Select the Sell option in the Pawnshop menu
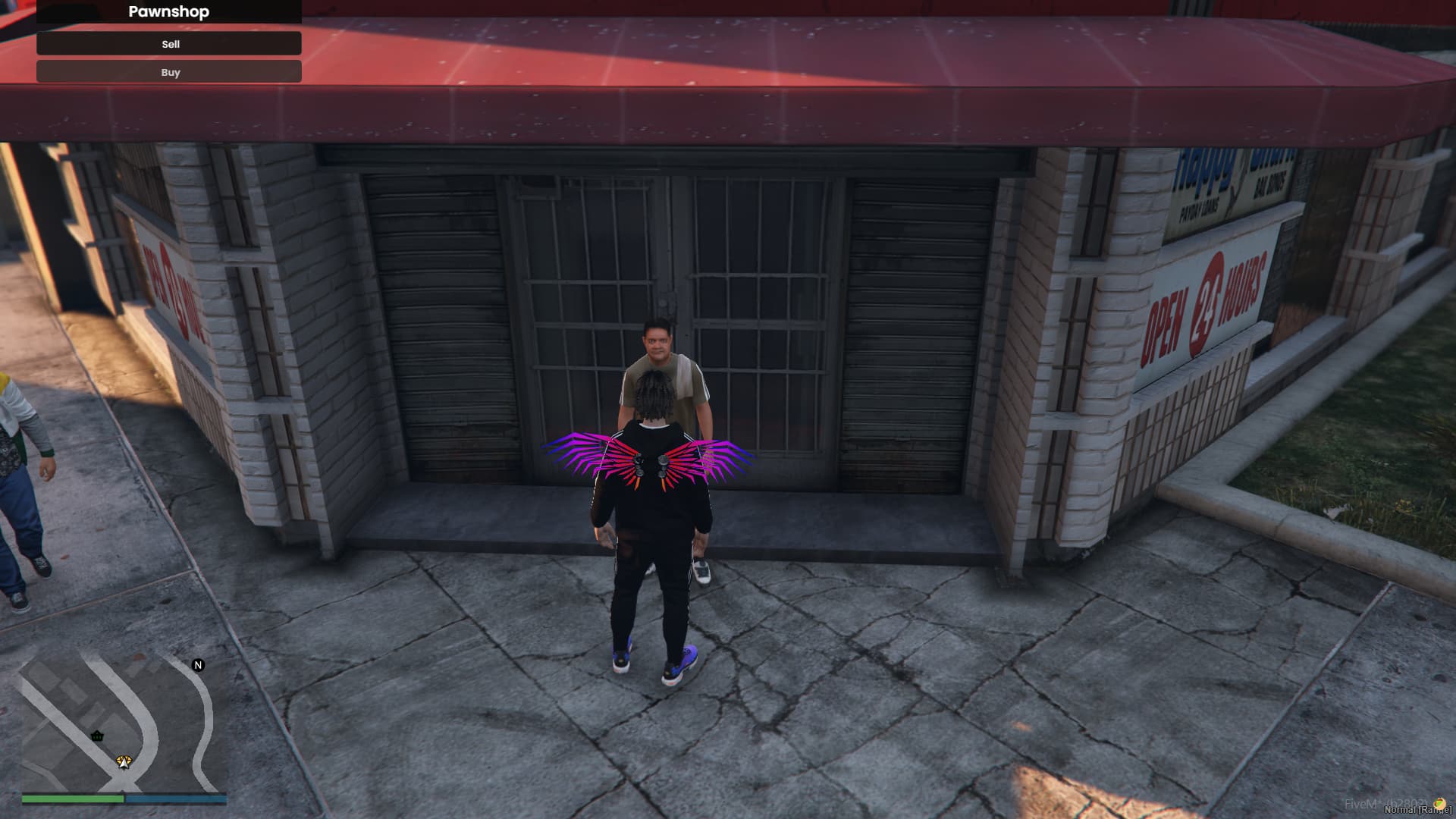Viewport: 1456px width, 819px height. click(x=169, y=44)
